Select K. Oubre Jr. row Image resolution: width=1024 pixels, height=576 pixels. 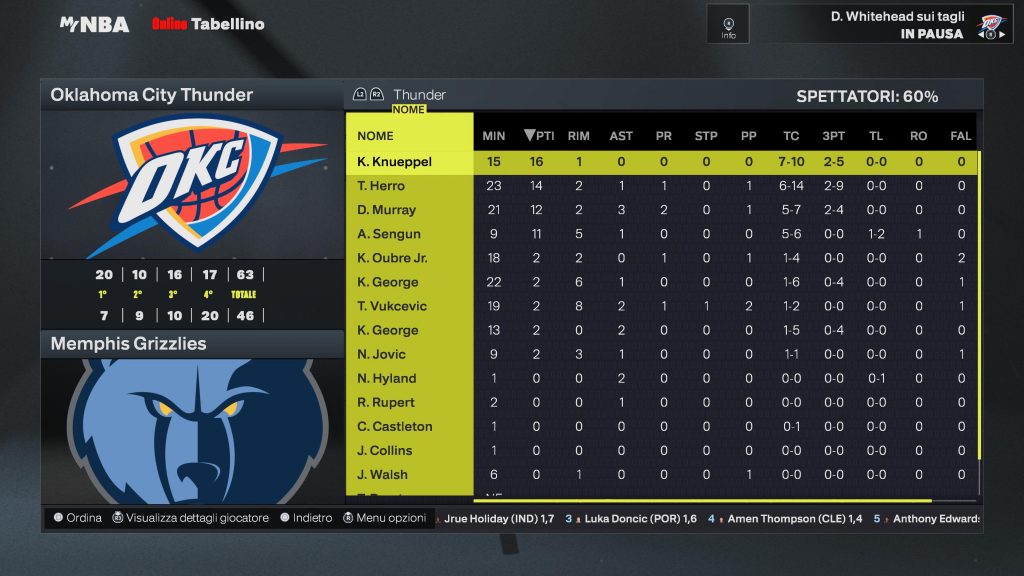point(392,258)
